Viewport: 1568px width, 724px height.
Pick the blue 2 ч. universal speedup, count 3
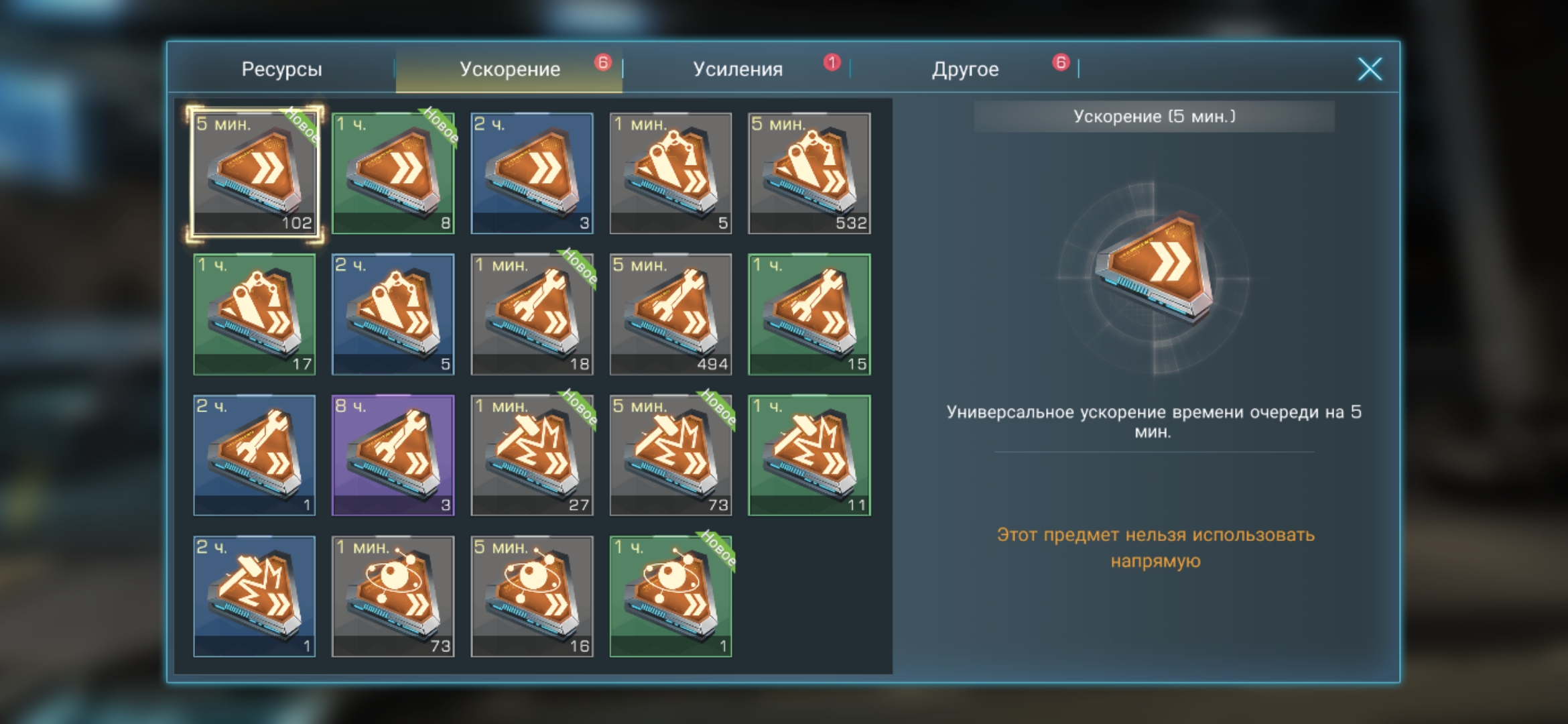point(532,173)
